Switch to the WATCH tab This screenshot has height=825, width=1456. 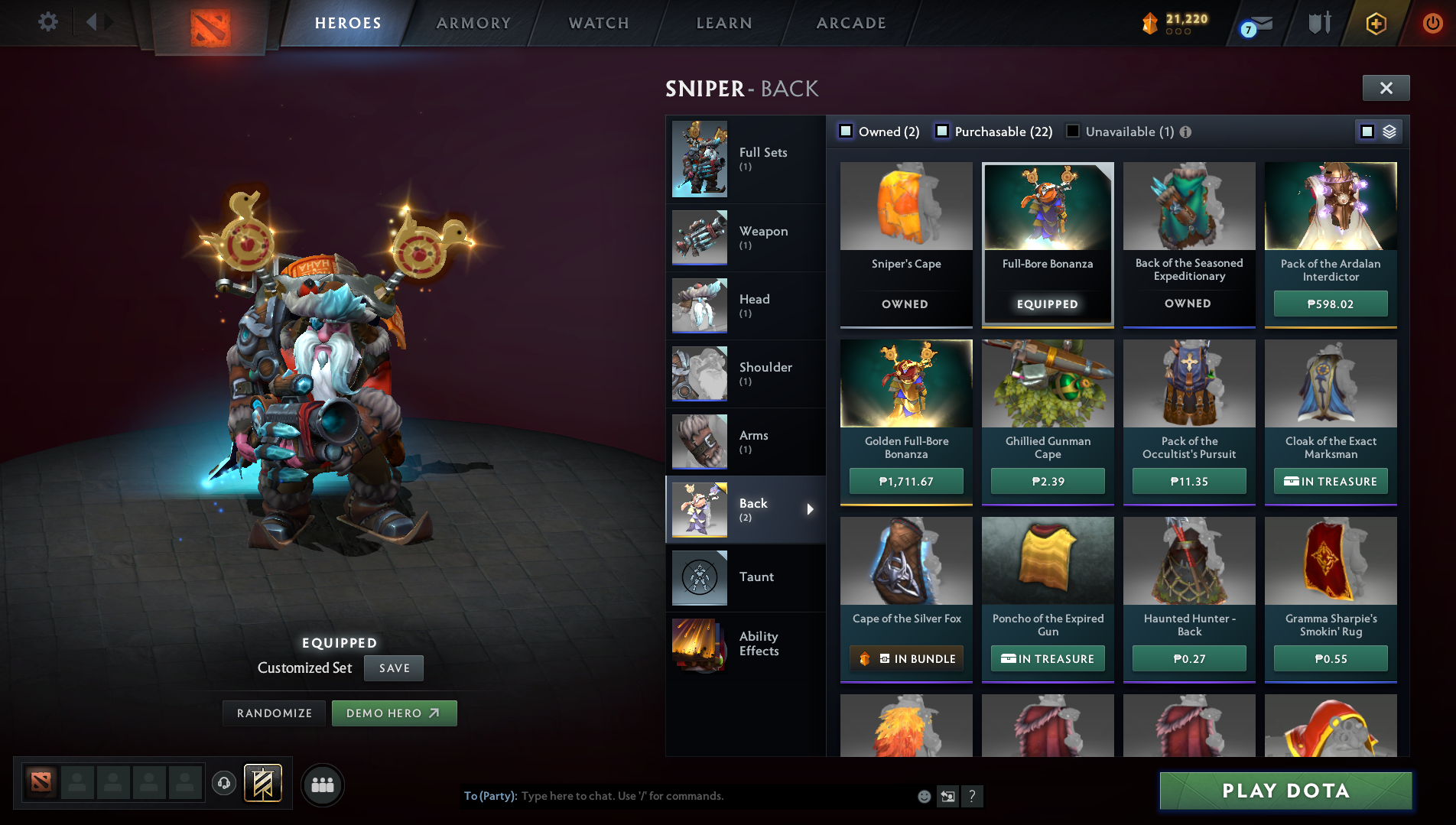pyautogui.click(x=597, y=23)
